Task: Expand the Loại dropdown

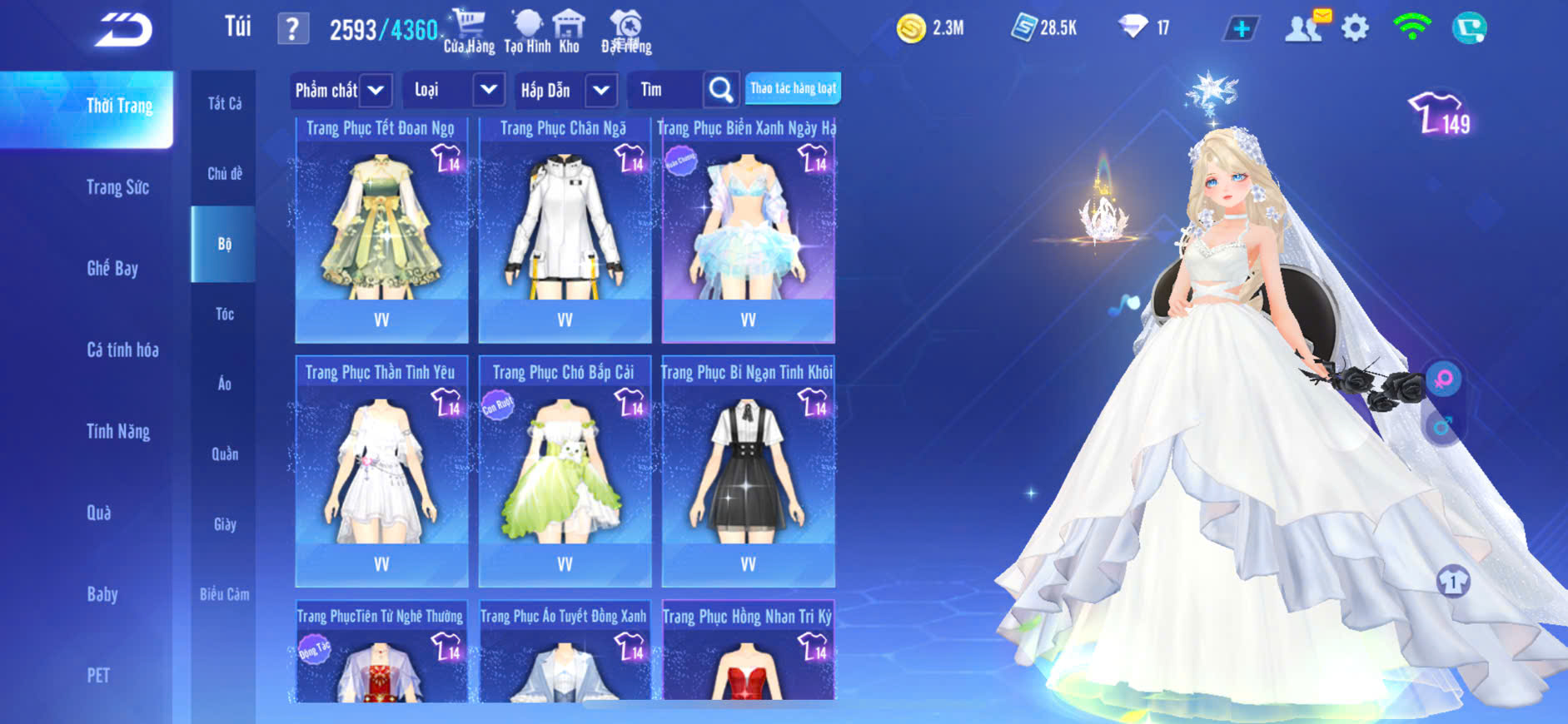Action: [488, 90]
